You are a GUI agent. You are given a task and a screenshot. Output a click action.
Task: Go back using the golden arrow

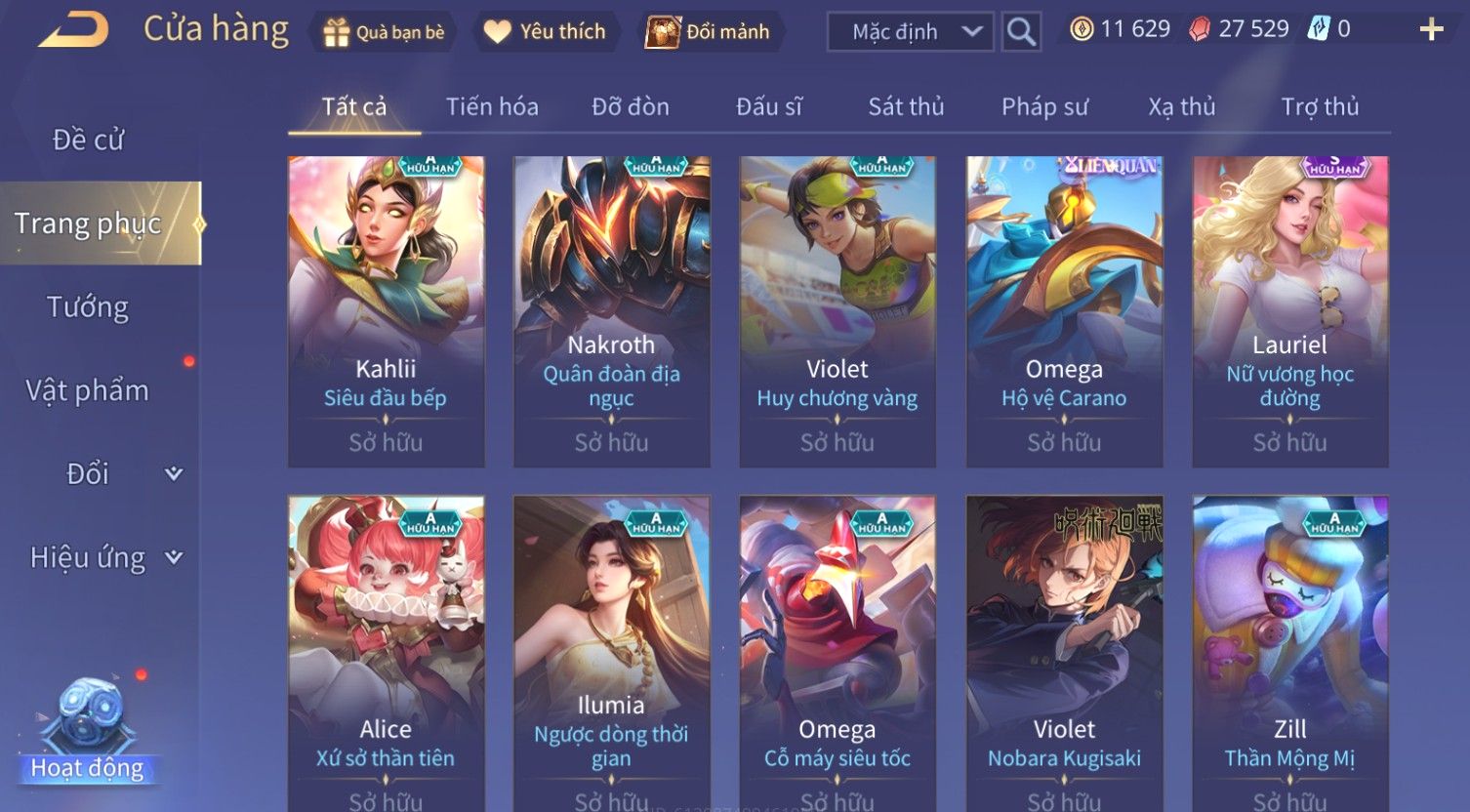74,30
